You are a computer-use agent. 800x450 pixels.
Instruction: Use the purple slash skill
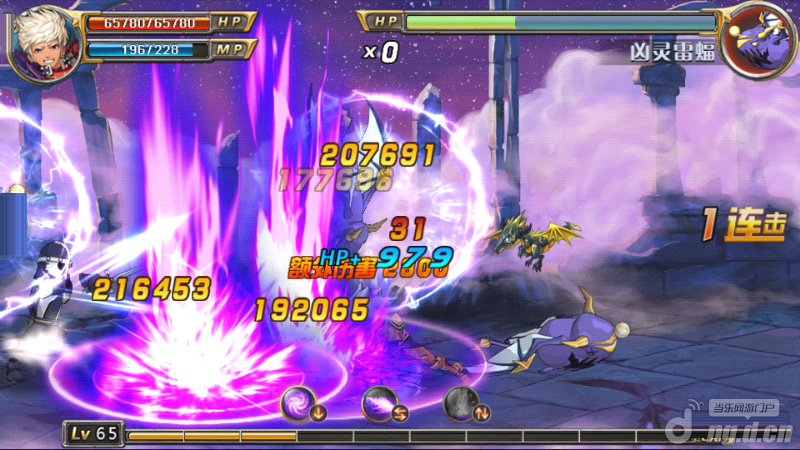point(379,403)
